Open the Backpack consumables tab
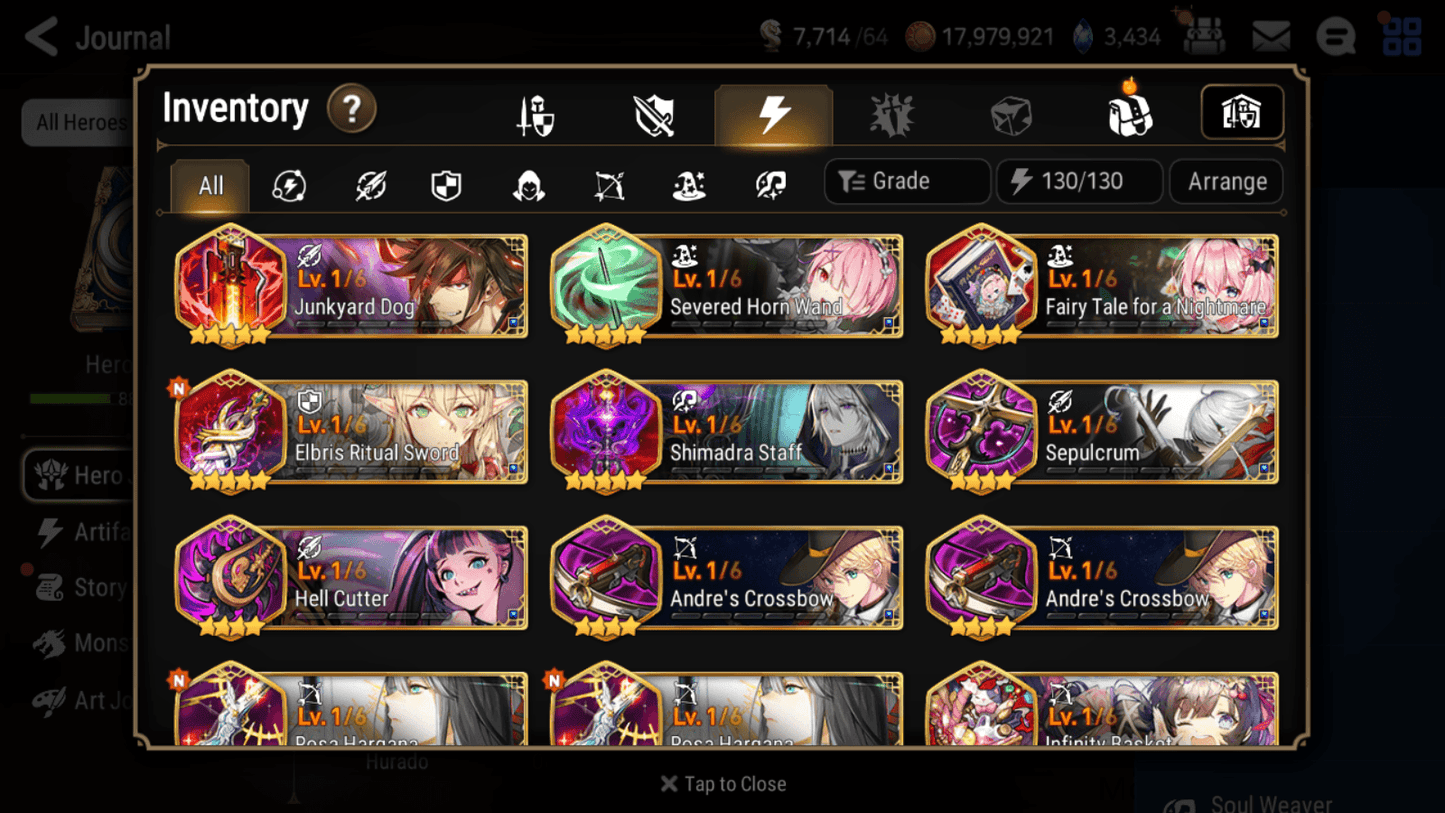Screen dimensions: 1445x813 (x=1130, y=112)
